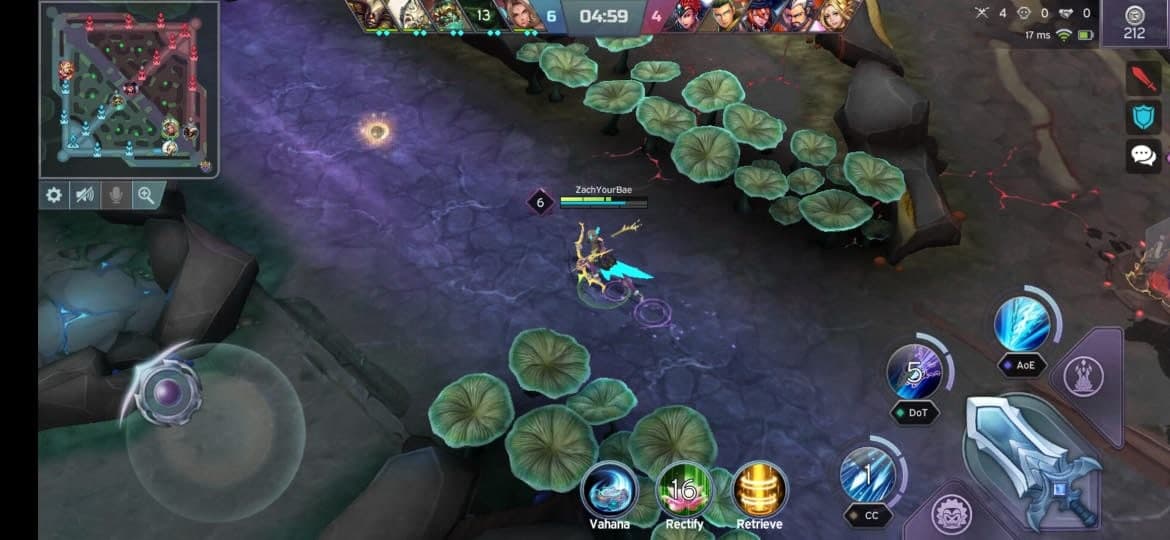Image resolution: width=1170 pixels, height=540 pixels.
Task: Use the Rectify spell
Action: tap(684, 490)
